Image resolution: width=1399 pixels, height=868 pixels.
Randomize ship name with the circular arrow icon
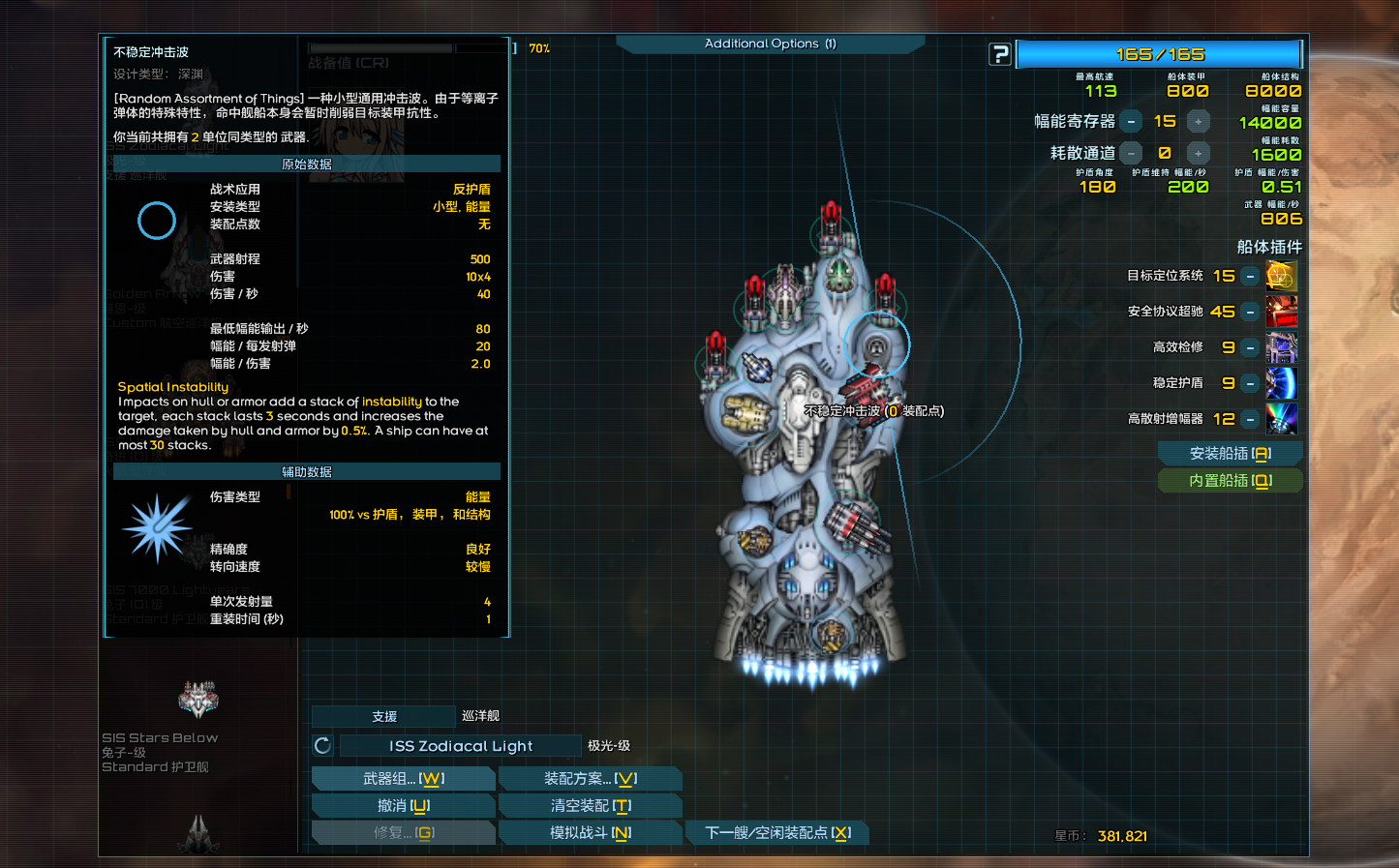click(323, 745)
